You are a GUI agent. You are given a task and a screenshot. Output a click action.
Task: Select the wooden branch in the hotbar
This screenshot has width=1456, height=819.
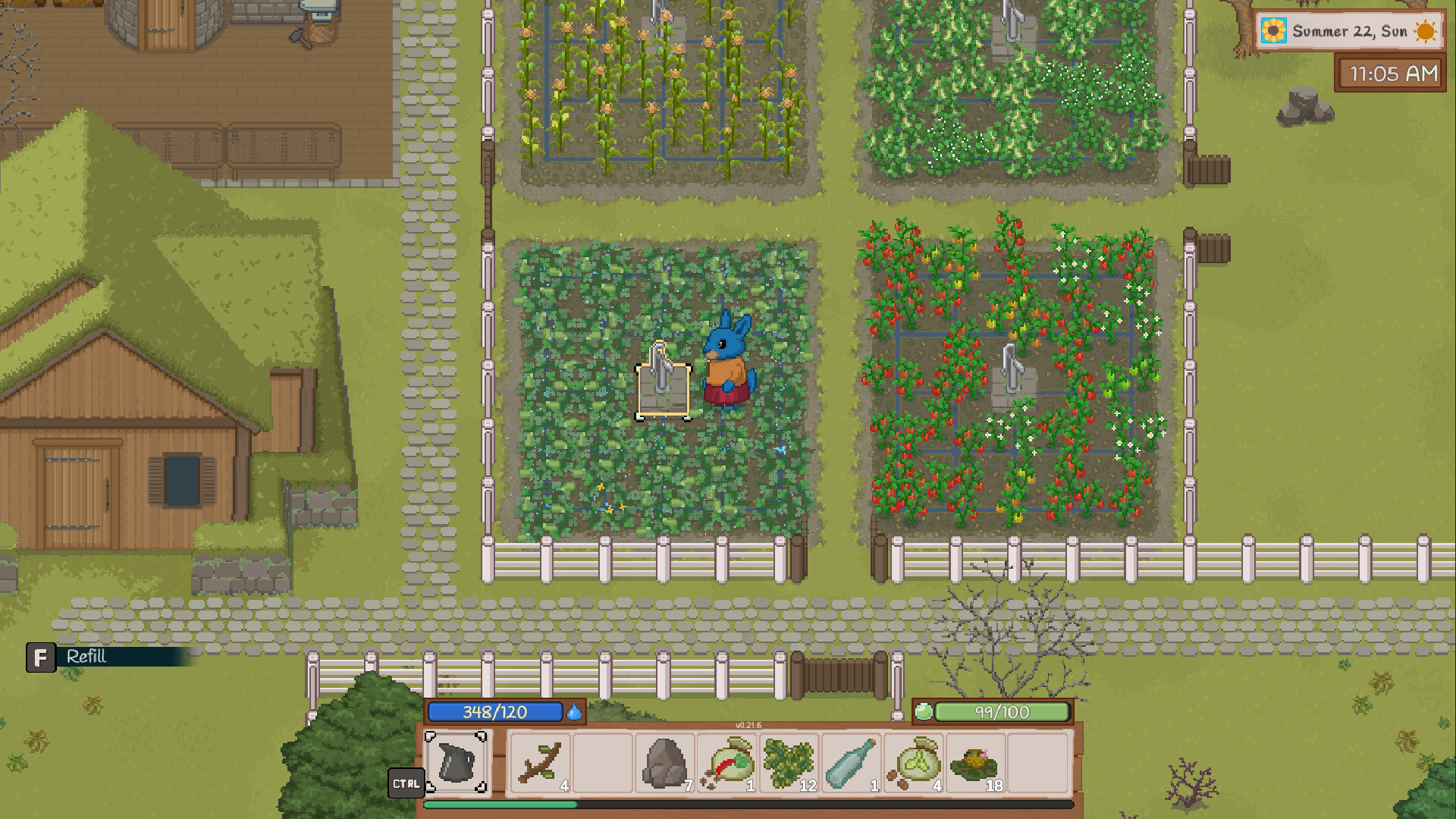point(540,762)
